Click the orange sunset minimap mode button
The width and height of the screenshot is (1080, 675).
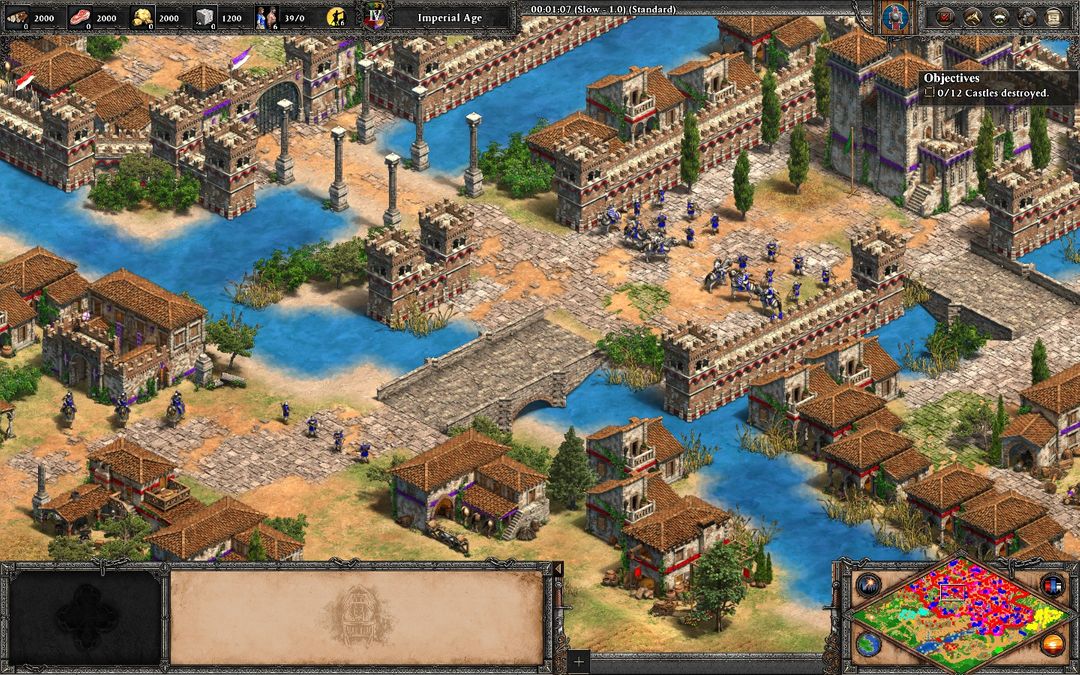pos(1051,643)
